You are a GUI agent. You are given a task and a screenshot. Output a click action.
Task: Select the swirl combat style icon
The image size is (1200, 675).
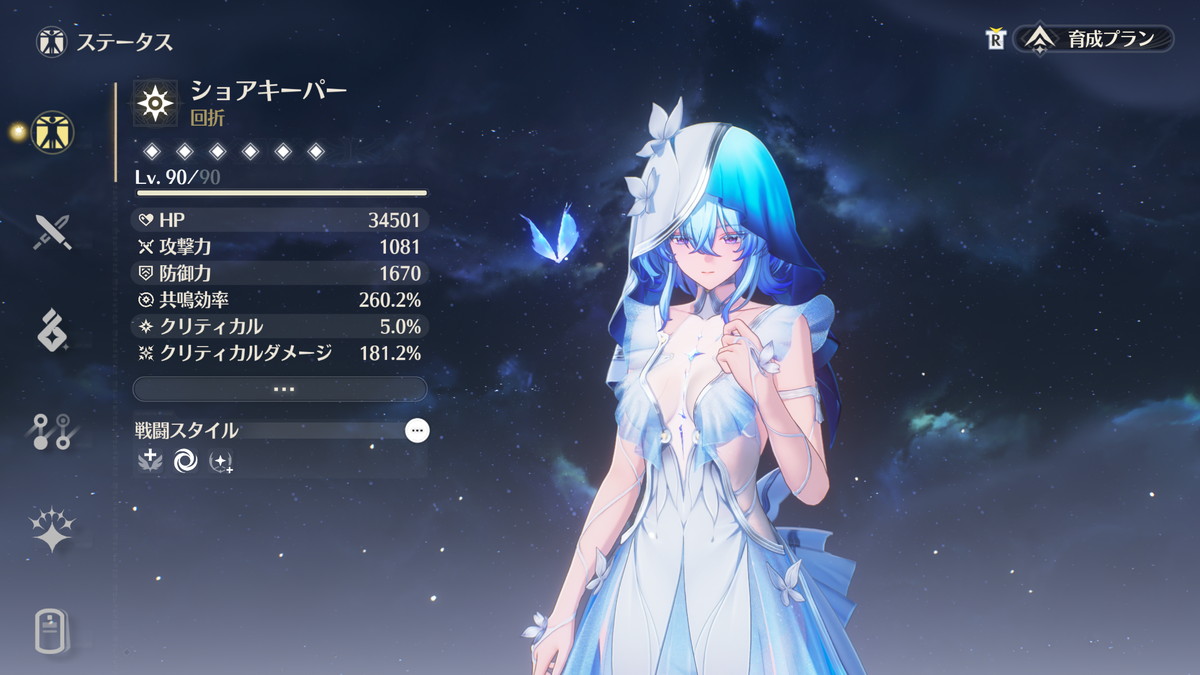pos(185,461)
